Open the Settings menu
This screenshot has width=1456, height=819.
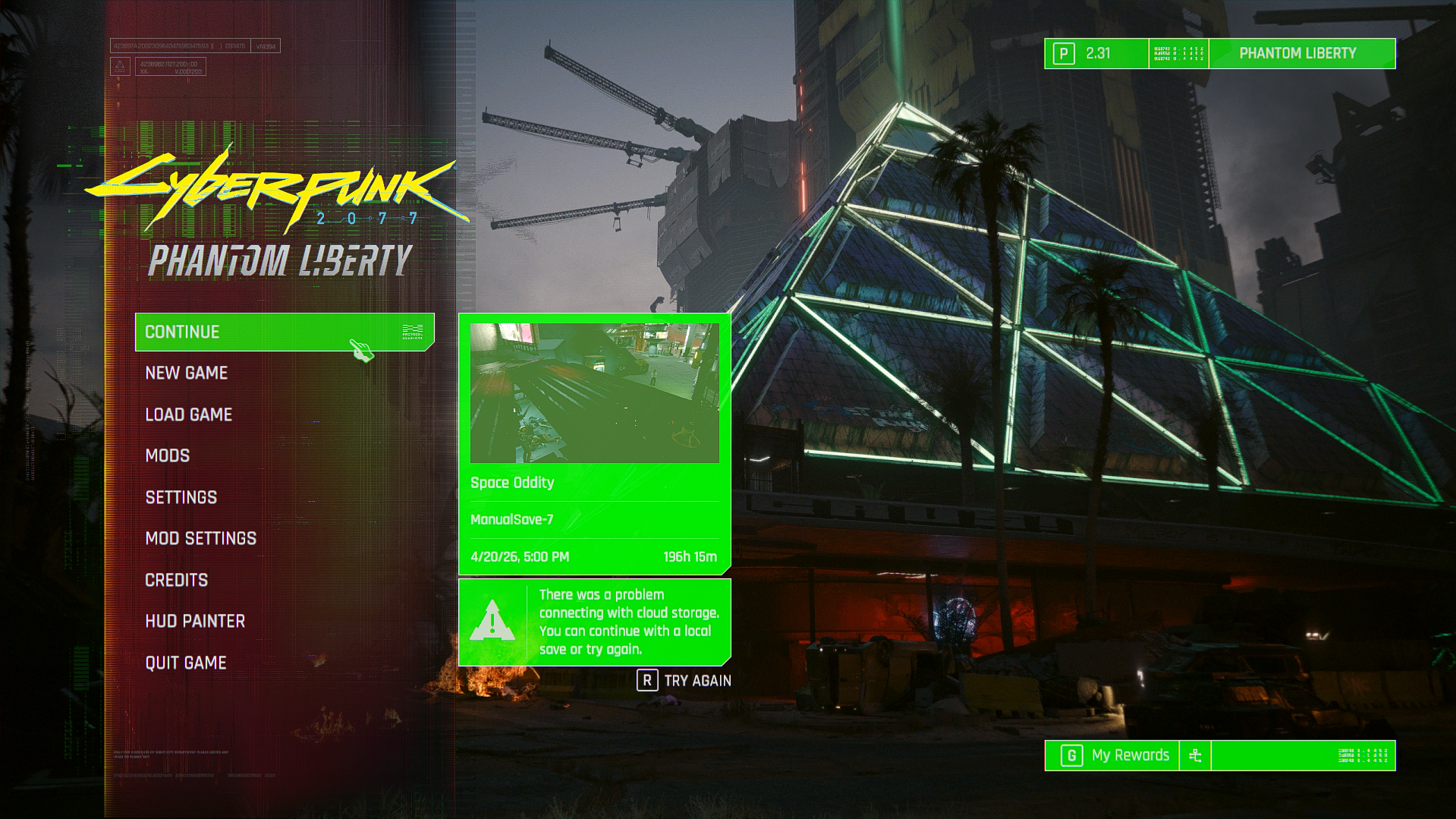181,497
